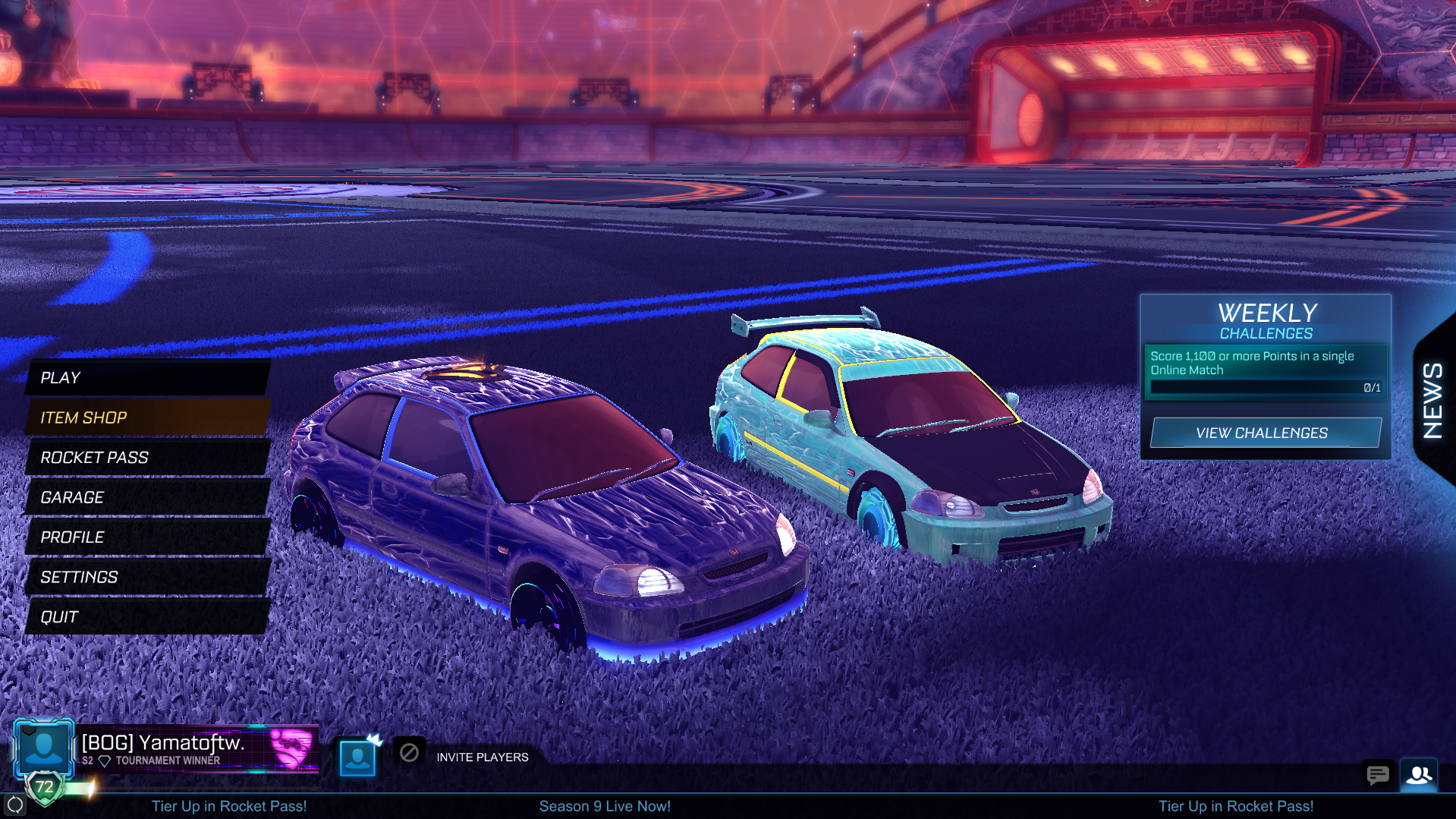Screen dimensions: 1456x819
Task: Open the PROFILE page
Action: (x=148, y=537)
